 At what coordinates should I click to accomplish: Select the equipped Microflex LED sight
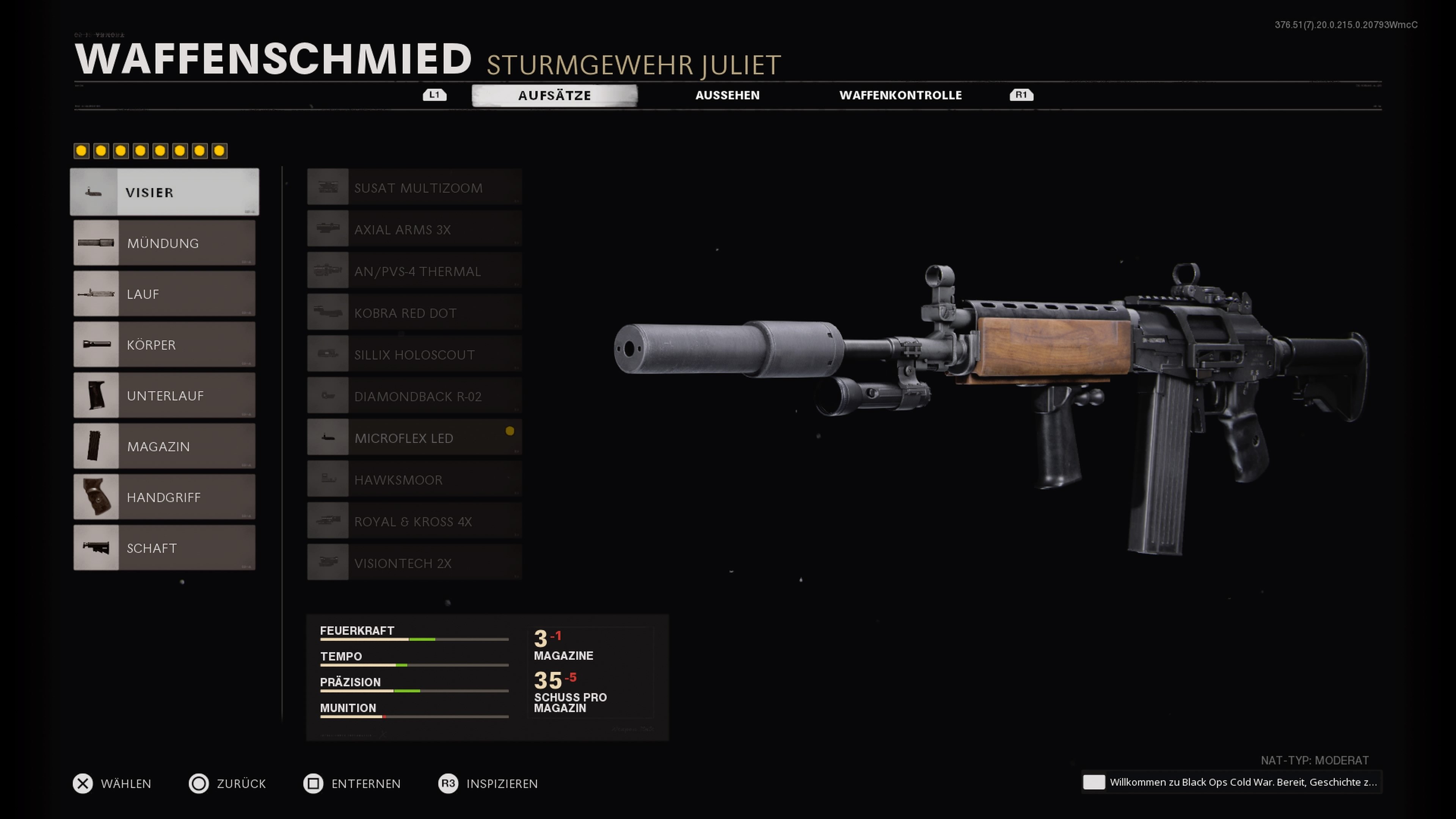click(x=414, y=438)
